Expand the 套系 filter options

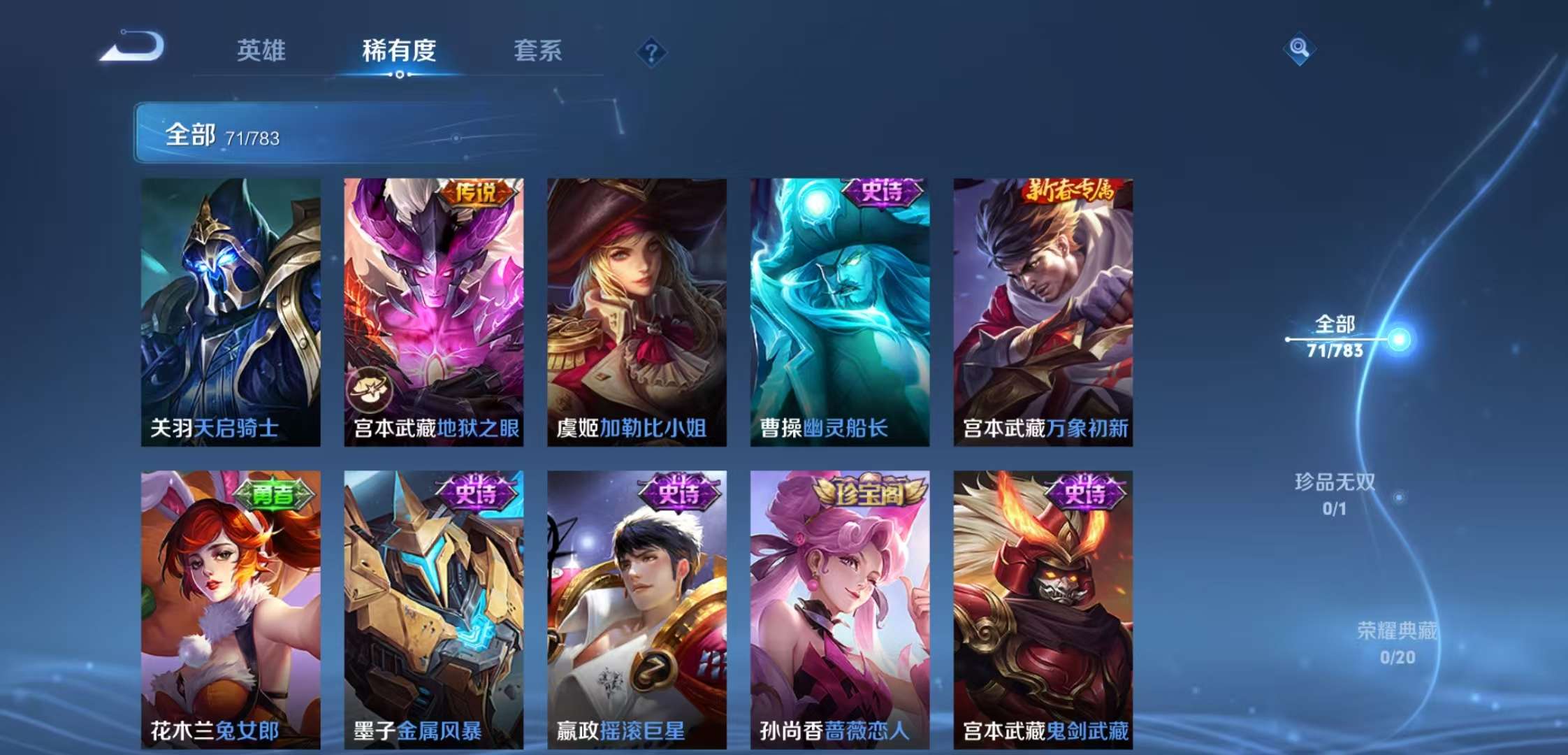click(x=538, y=50)
